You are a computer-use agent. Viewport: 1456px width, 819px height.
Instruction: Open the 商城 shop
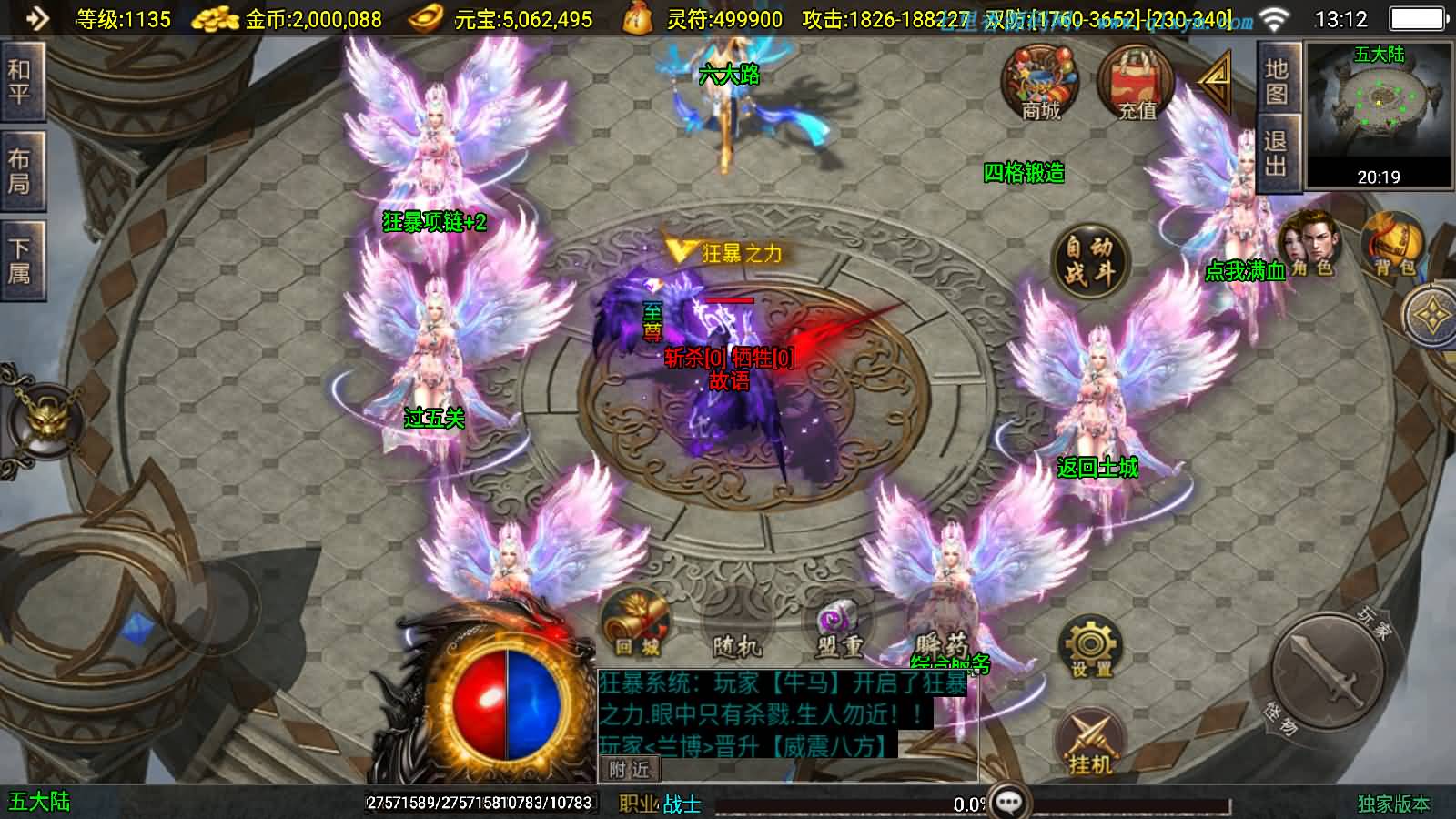click(x=1040, y=83)
